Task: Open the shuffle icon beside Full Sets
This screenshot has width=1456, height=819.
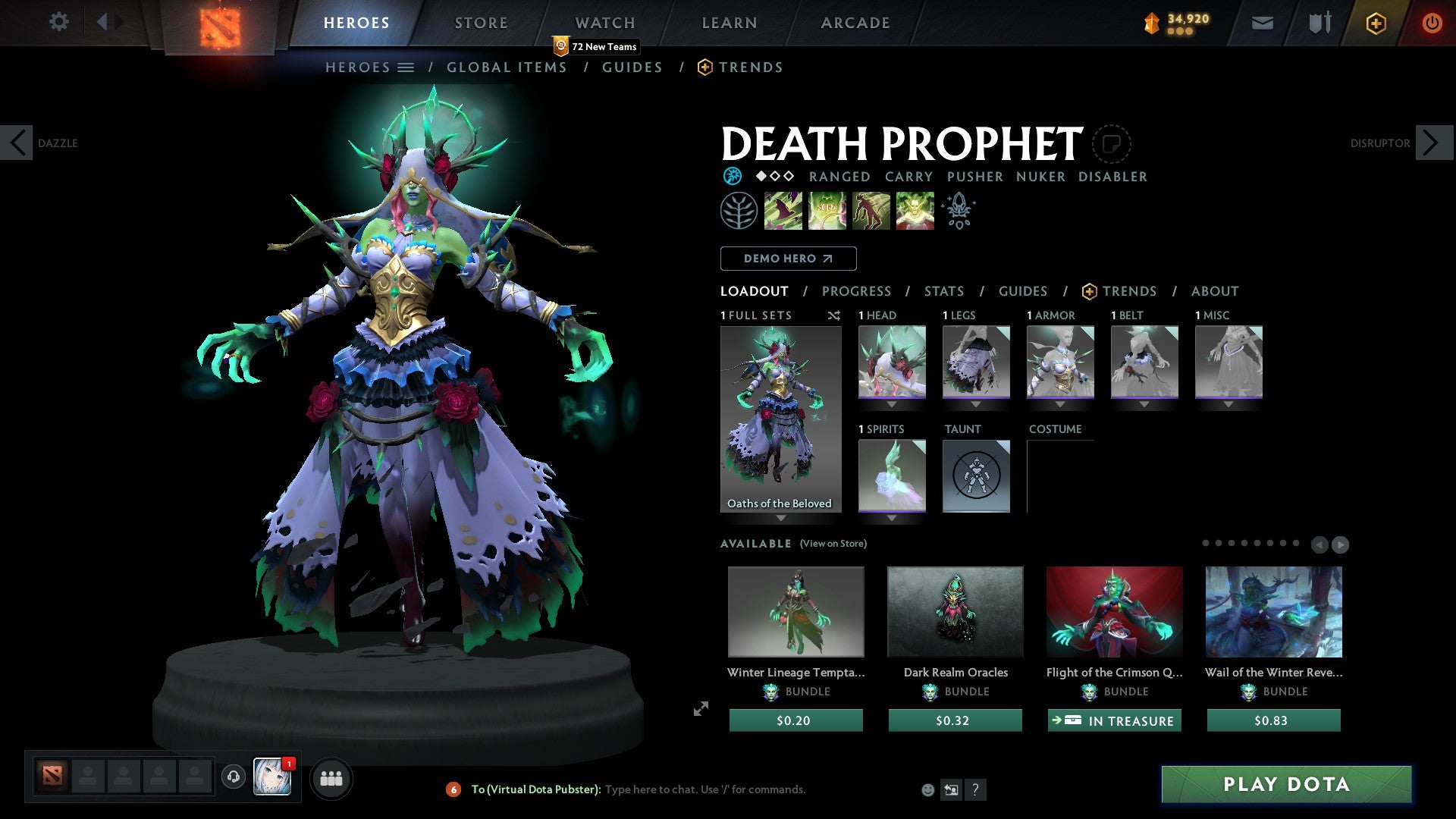Action: (x=833, y=315)
